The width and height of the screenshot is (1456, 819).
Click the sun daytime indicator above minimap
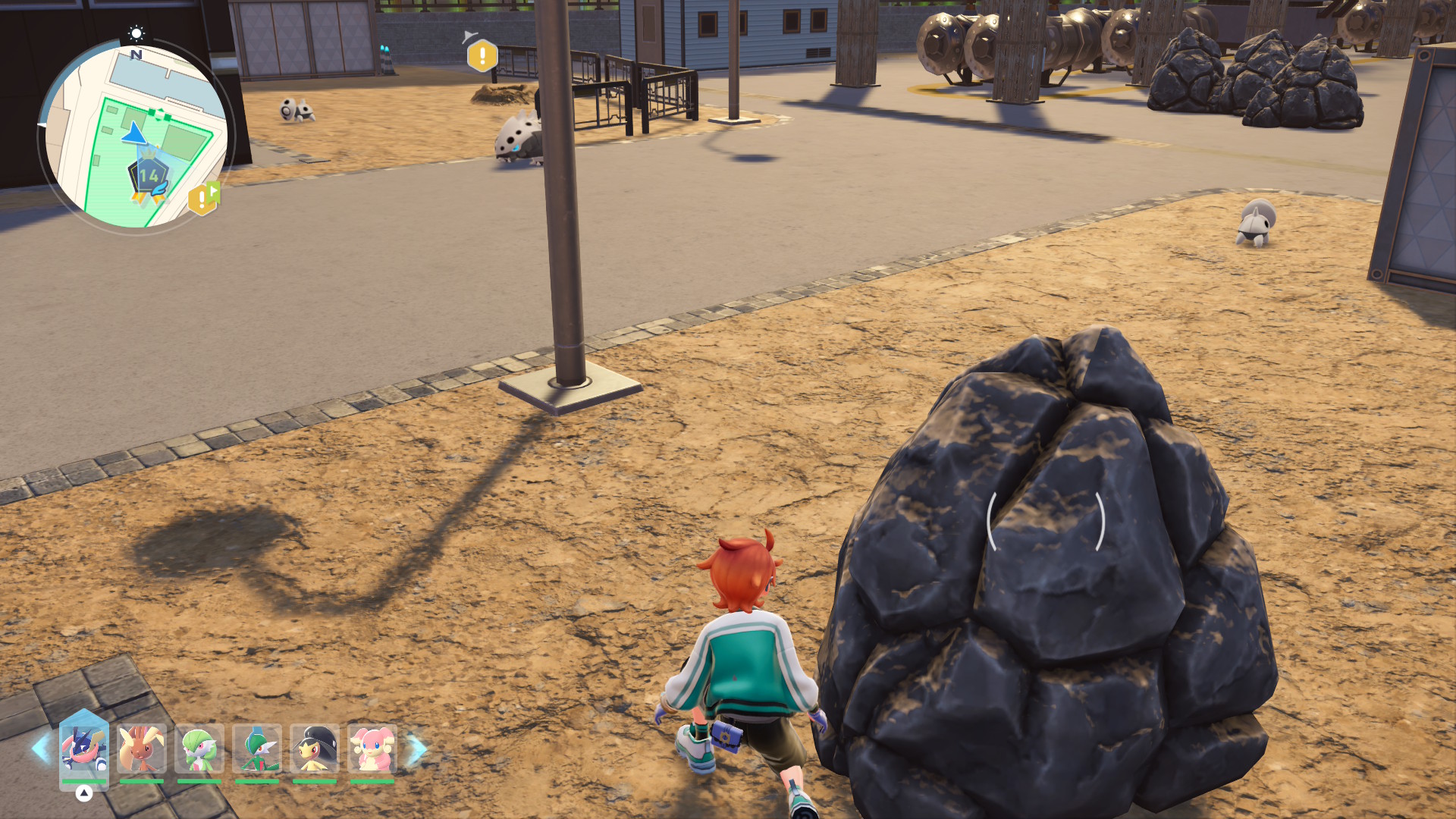[x=136, y=33]
